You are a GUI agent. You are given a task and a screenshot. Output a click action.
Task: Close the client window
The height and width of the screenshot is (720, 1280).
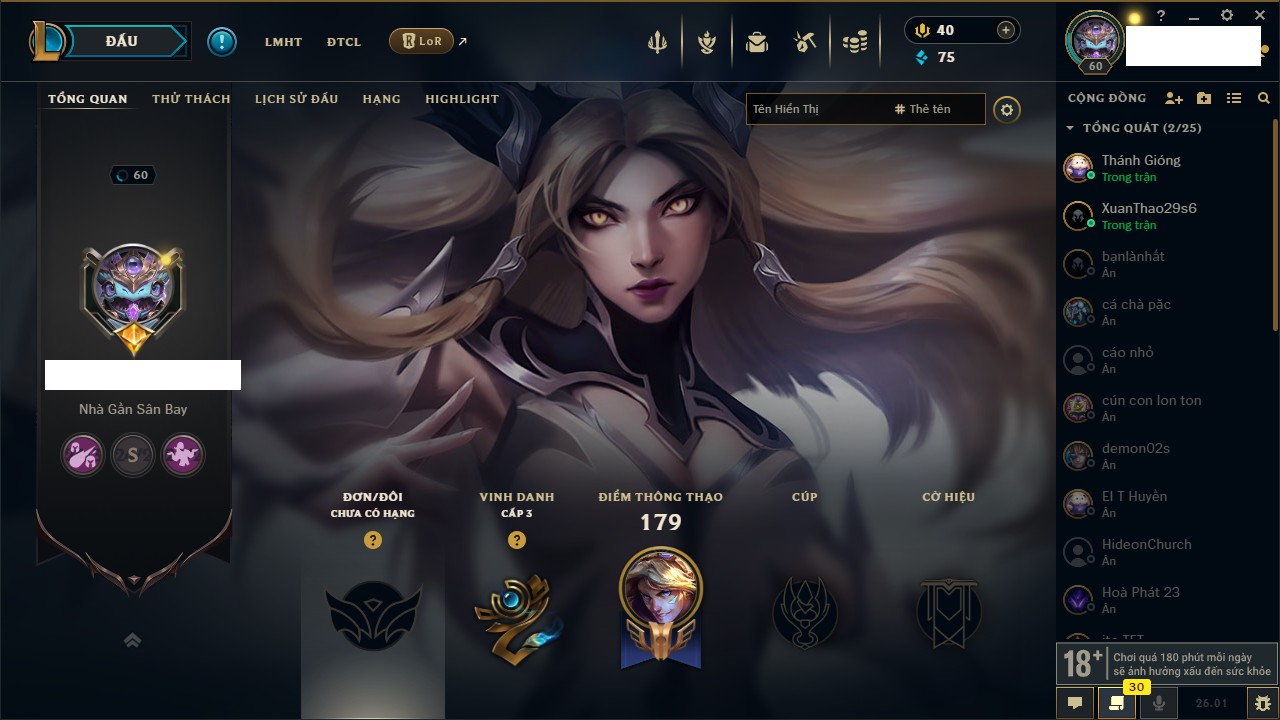[1260, 16]
